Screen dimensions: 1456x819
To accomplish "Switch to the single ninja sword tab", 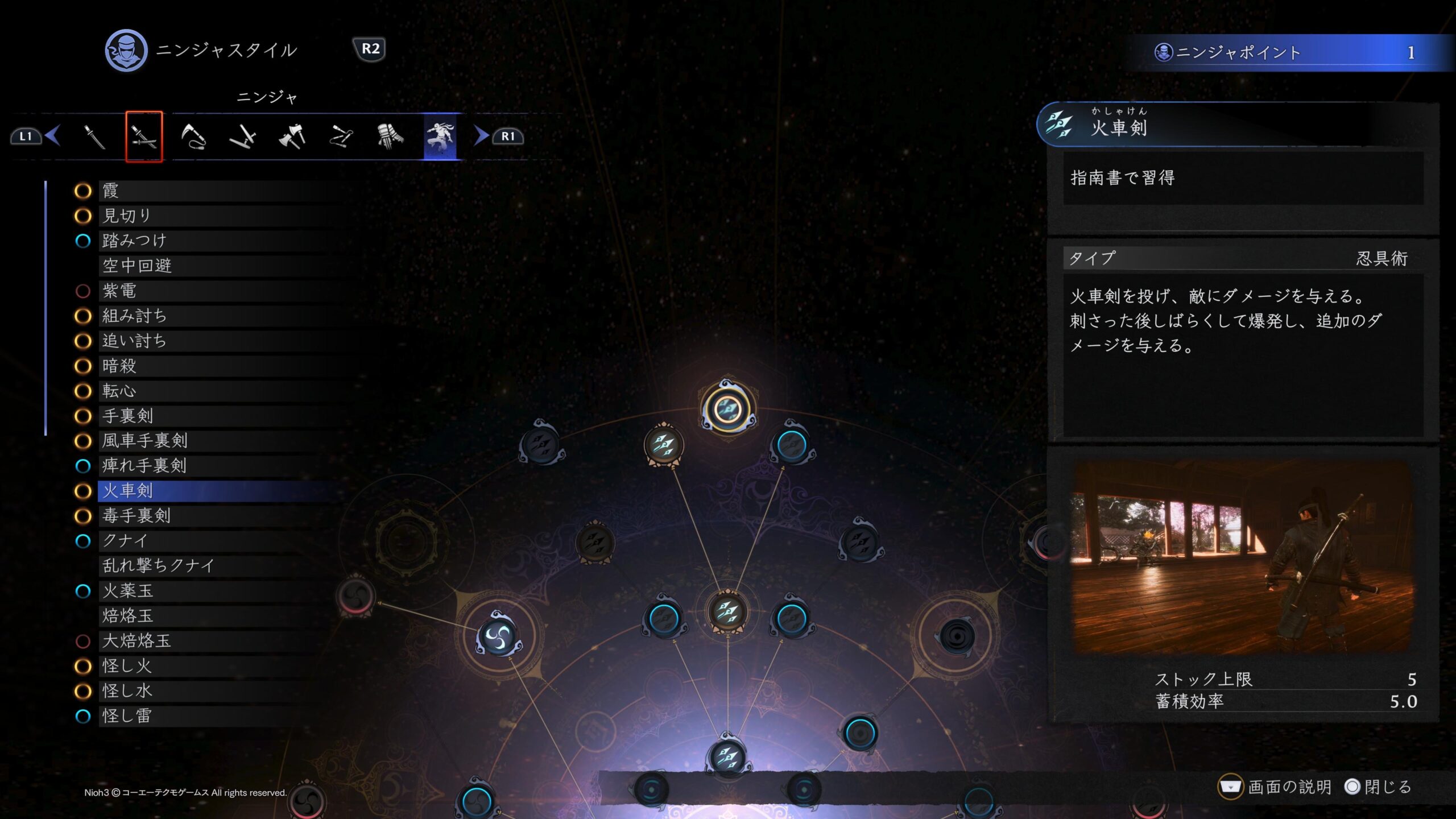I will [94, 136].
